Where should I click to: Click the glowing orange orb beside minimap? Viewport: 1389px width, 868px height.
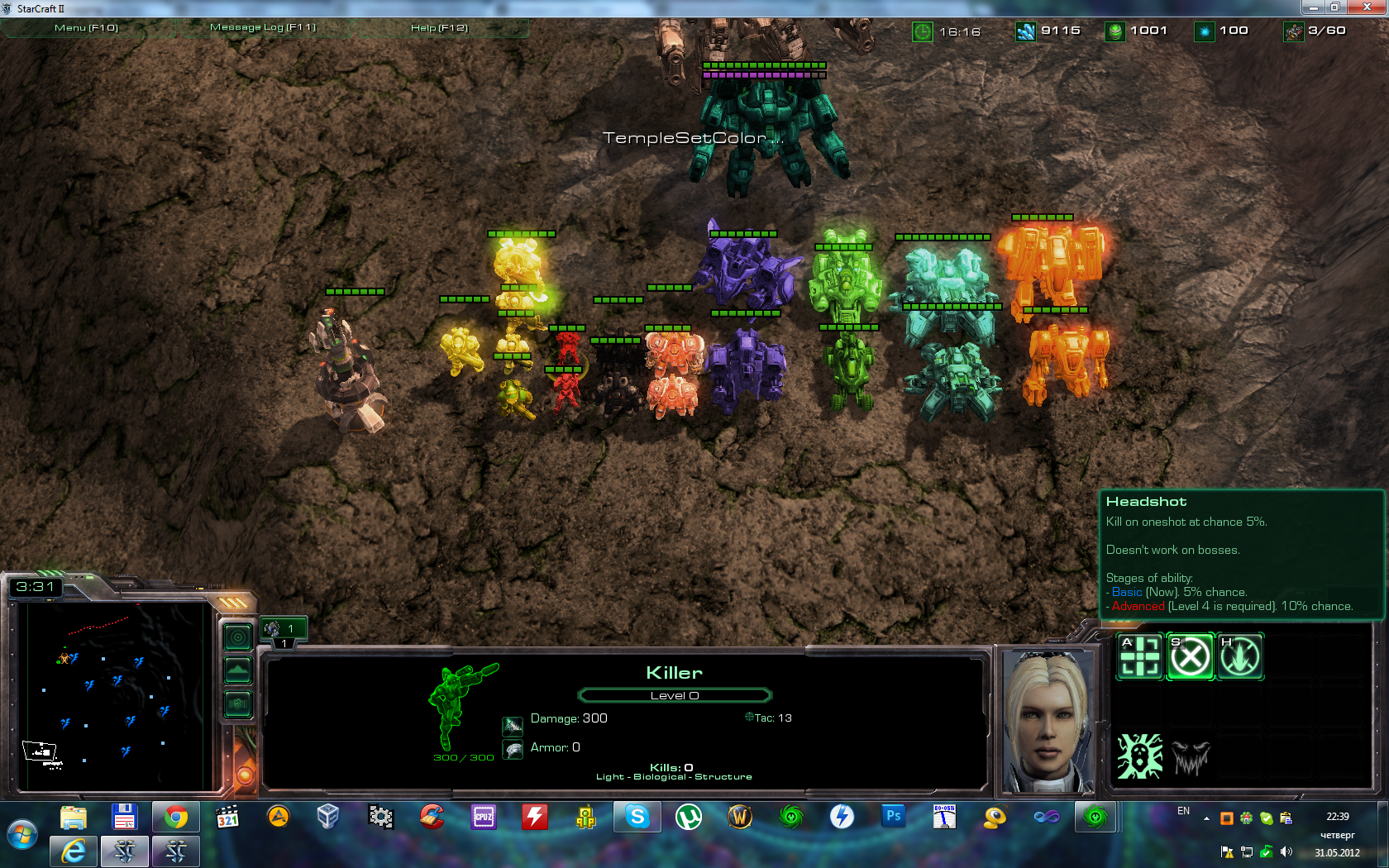[245, 775]
